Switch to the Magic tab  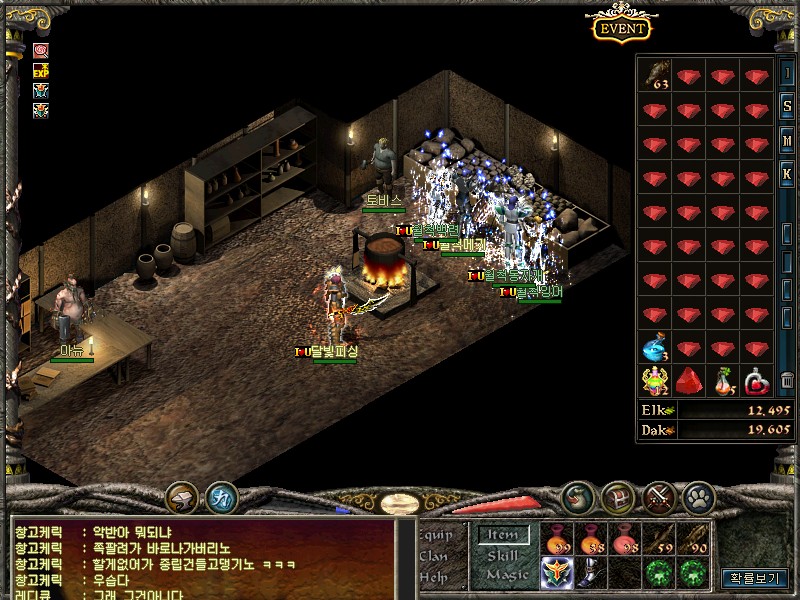[x=506, y=575]
